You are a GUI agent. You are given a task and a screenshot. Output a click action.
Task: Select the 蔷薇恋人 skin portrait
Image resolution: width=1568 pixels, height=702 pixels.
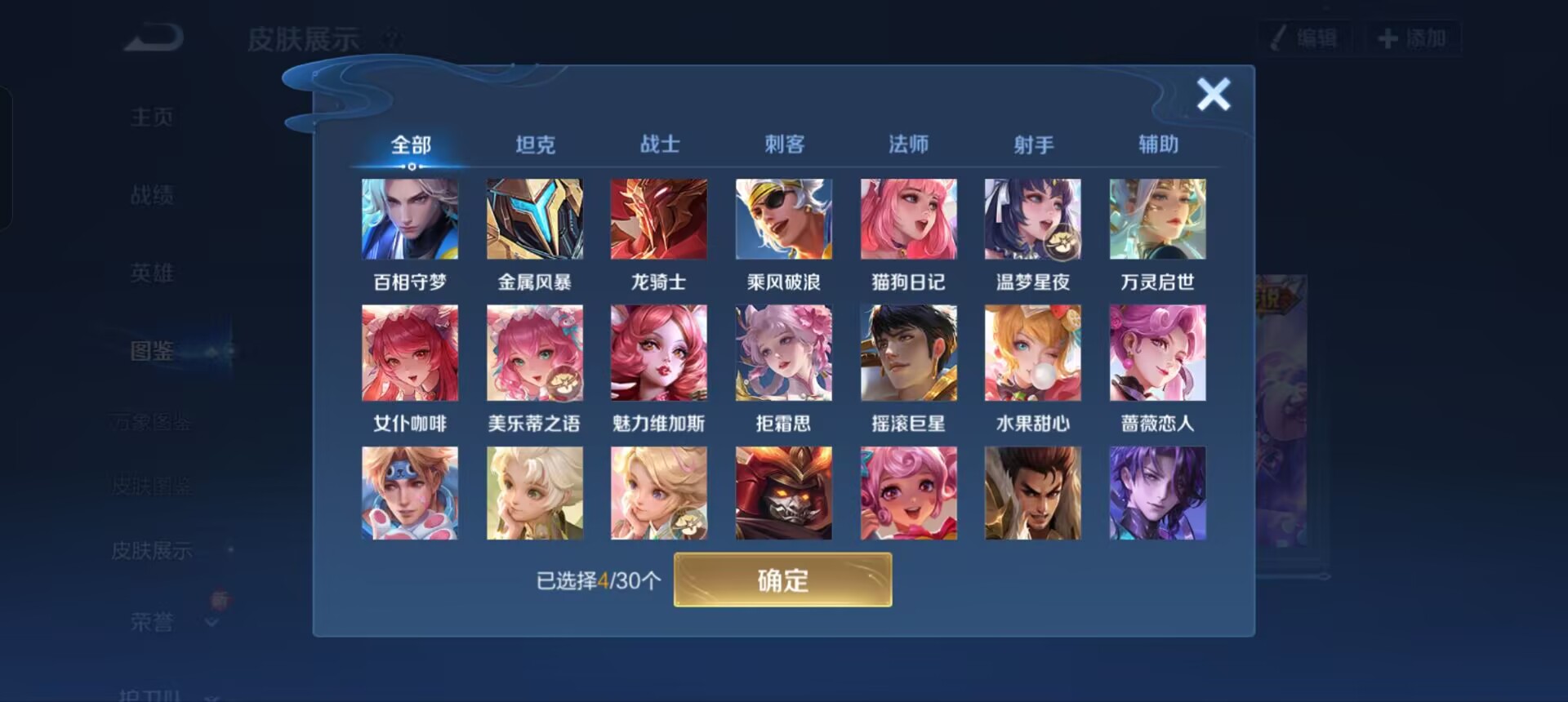[1158, 353]
